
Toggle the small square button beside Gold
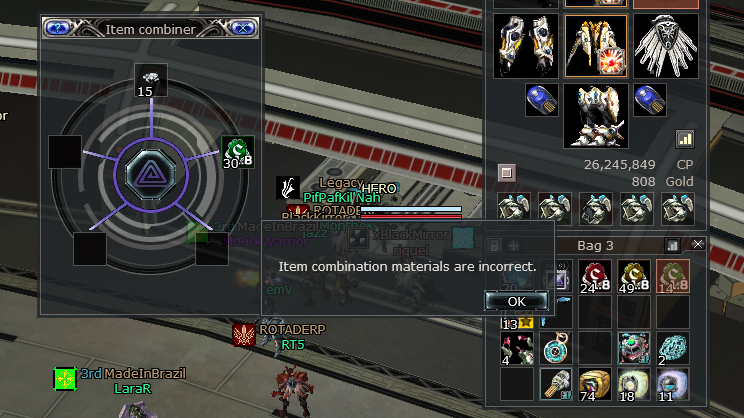[x=506, y=173]
